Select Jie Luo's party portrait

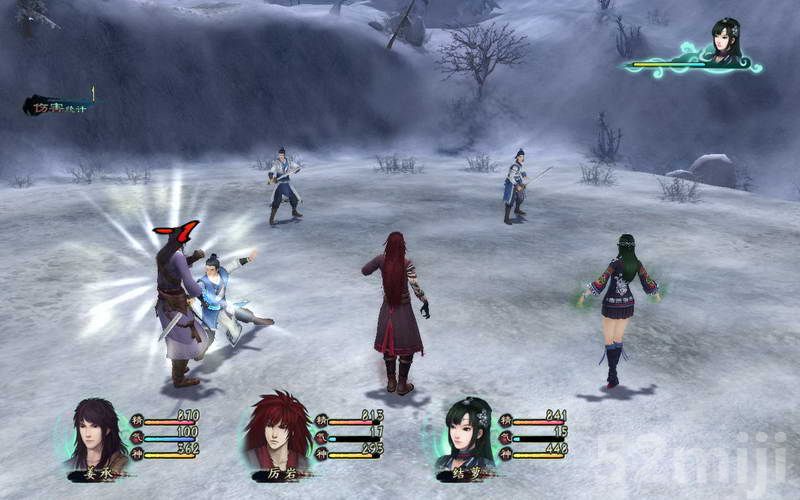click(x=465, y=435)
